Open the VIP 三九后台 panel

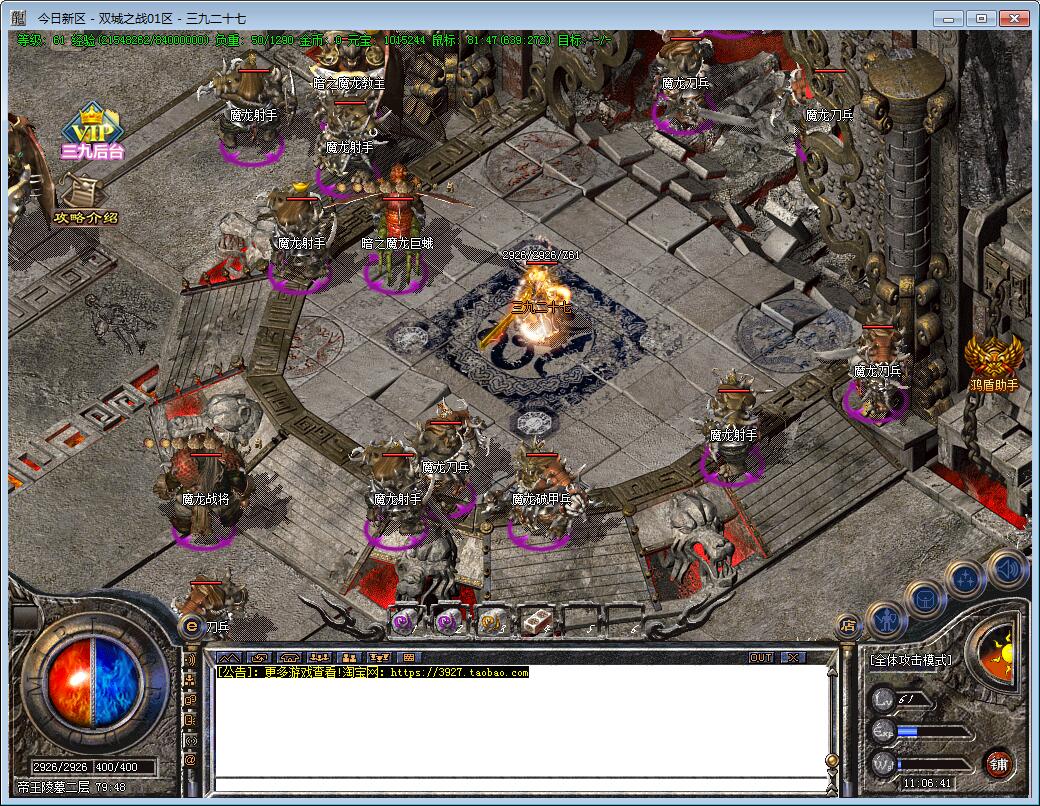[x=92, y=132]
